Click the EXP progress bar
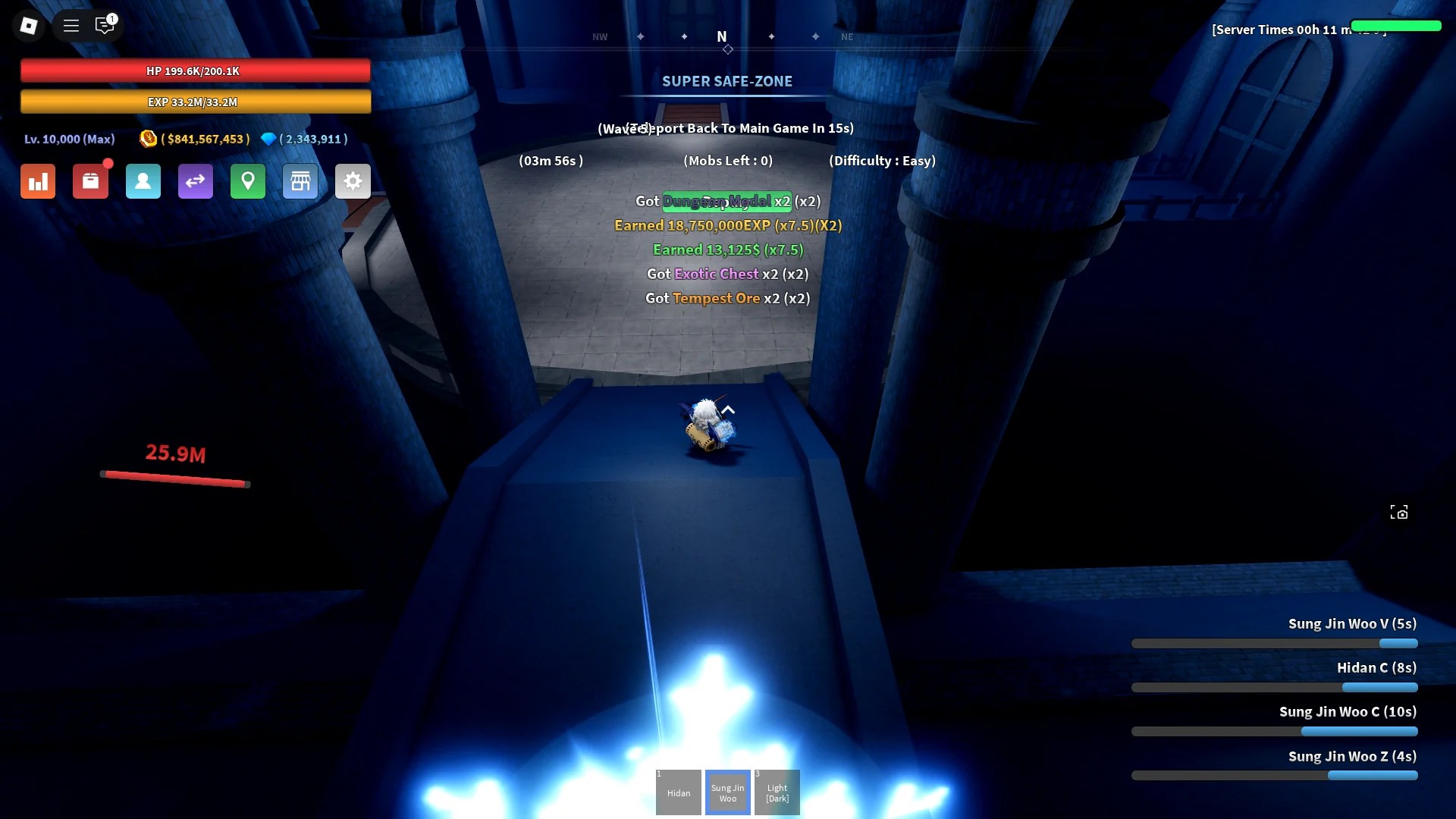 pyautogui.click(x=196, y=101)
